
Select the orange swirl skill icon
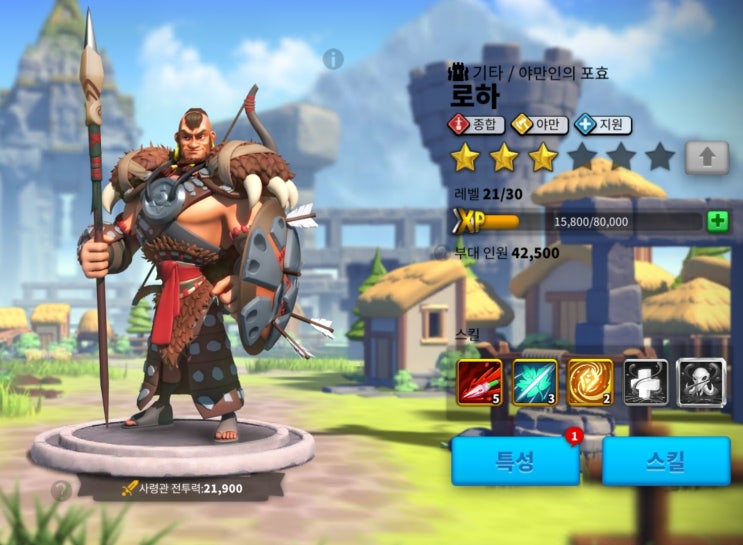tap(590, 382)
